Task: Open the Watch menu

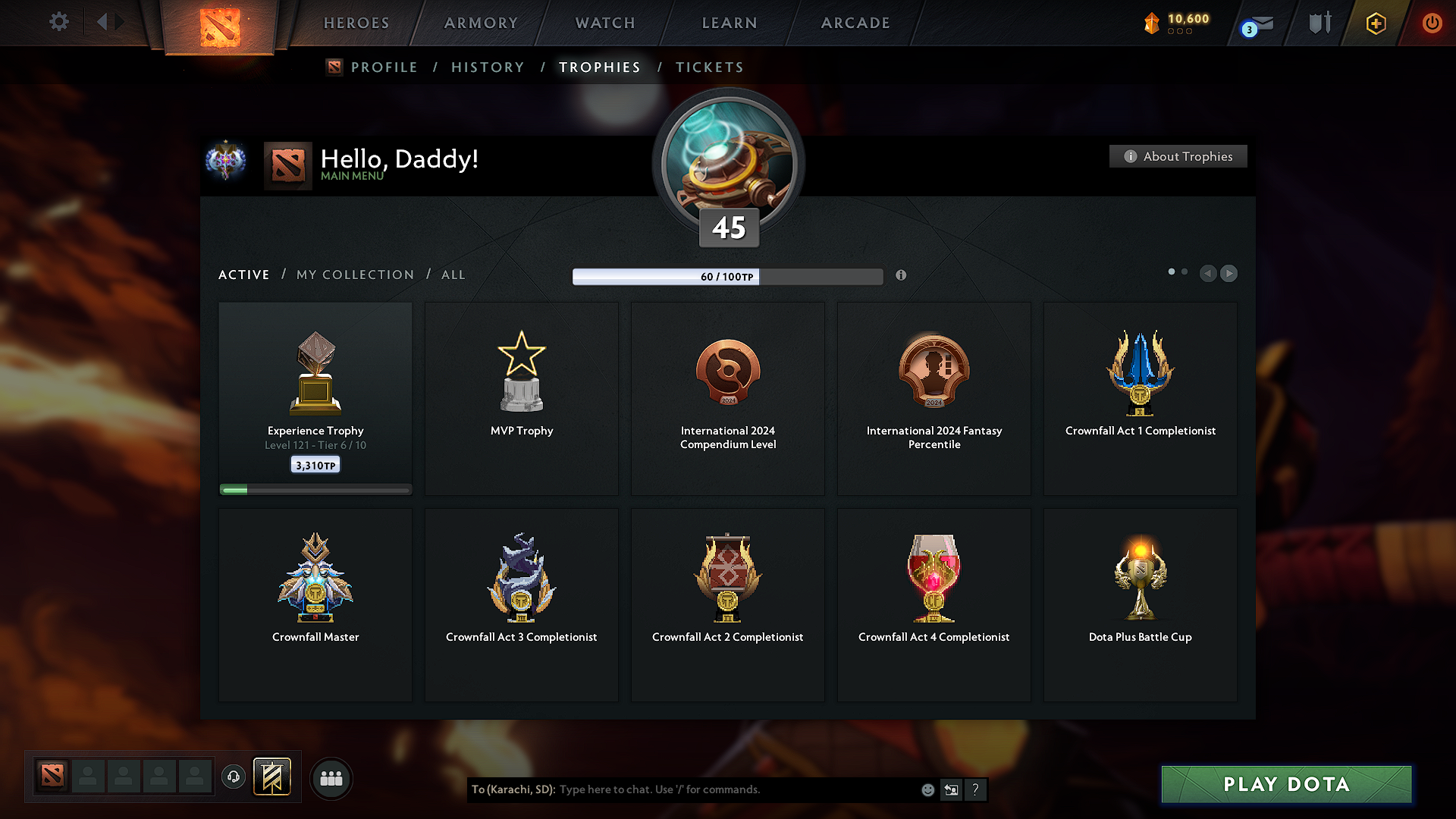Action: pos(605,23)
